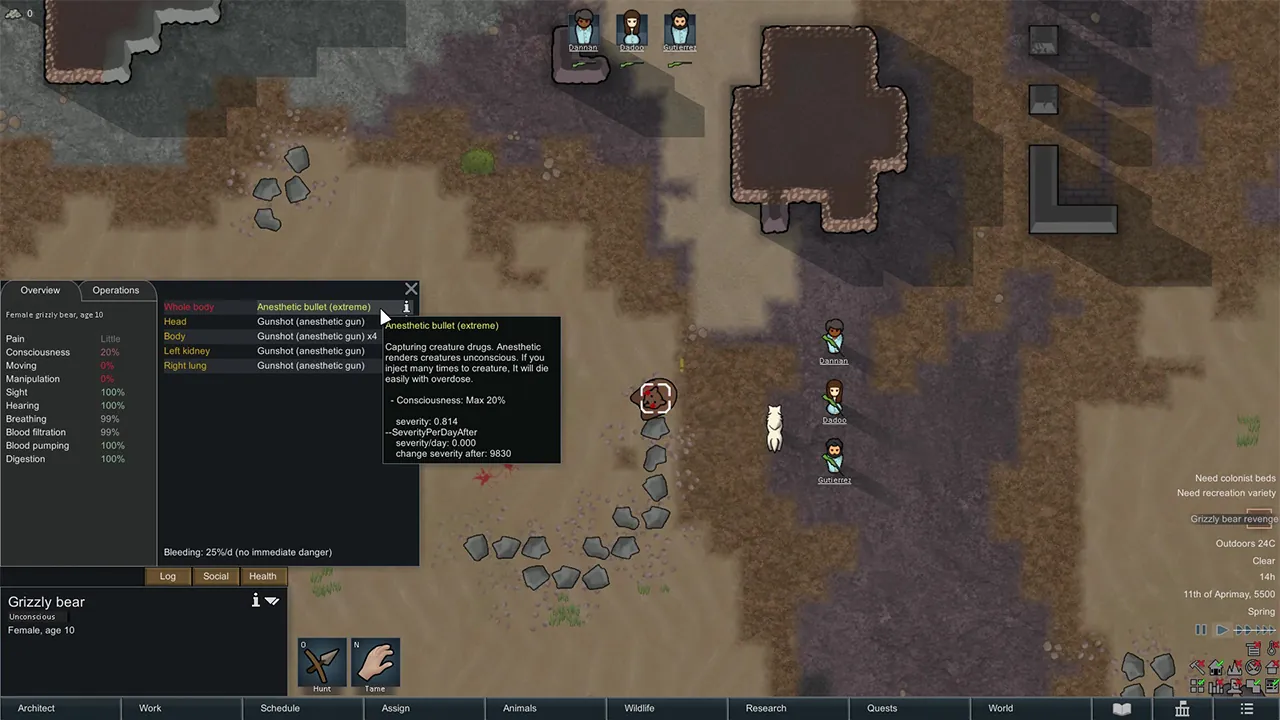
Task: Open the Architect menu
Action: [37, 708]
